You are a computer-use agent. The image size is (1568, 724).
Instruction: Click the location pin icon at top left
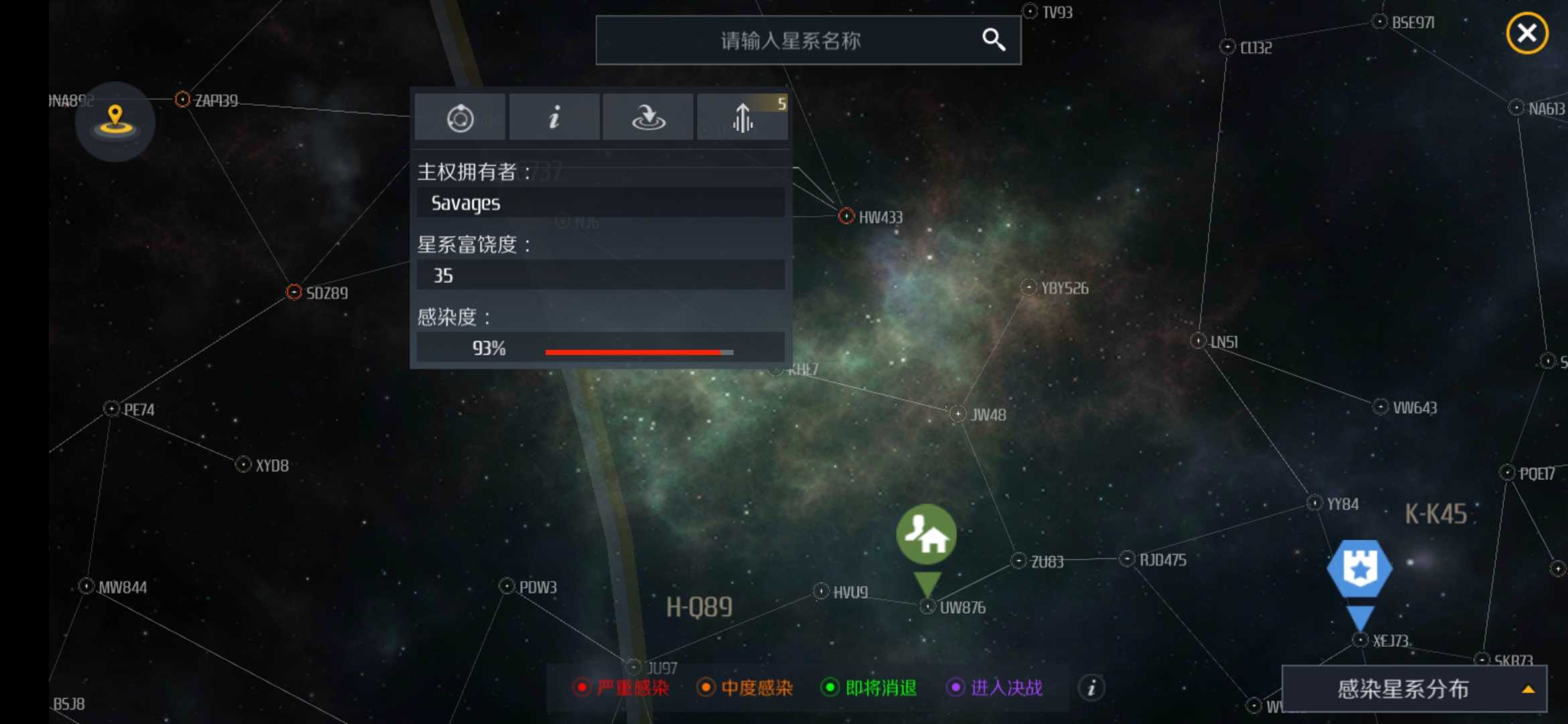(115, 119)
